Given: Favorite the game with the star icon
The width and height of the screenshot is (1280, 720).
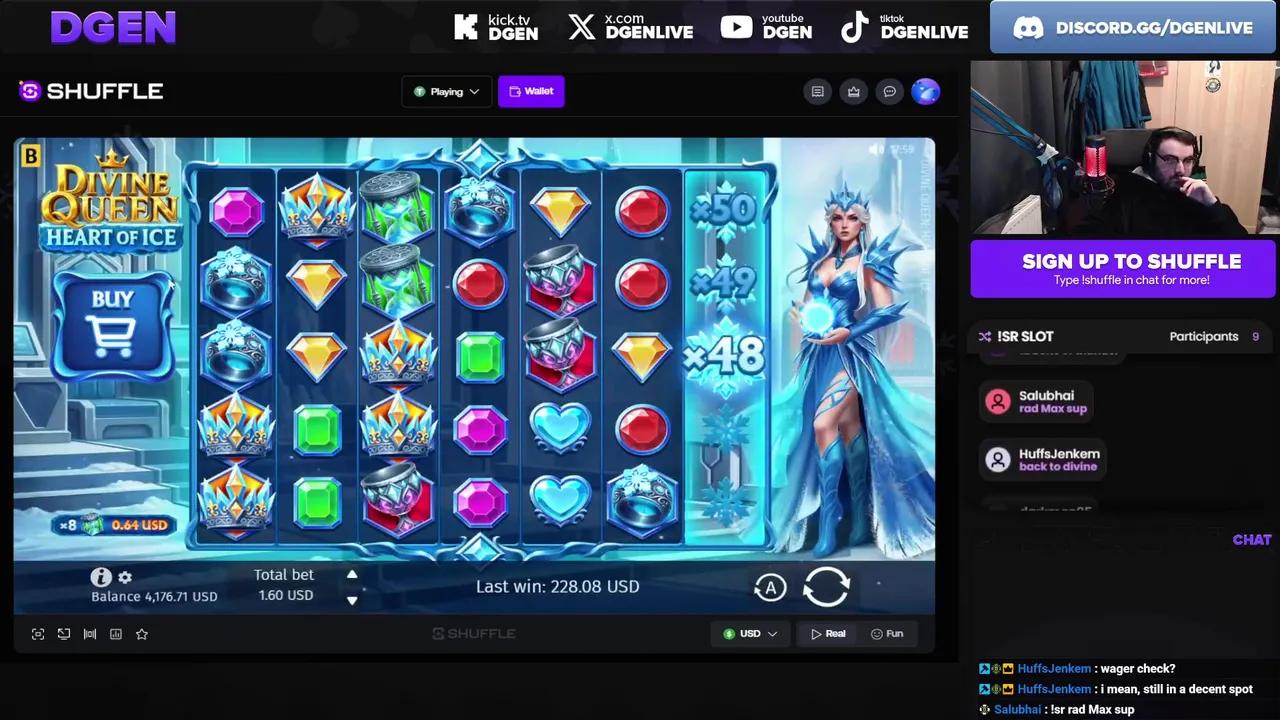Looking at the screenshot, I should [141, 633].
